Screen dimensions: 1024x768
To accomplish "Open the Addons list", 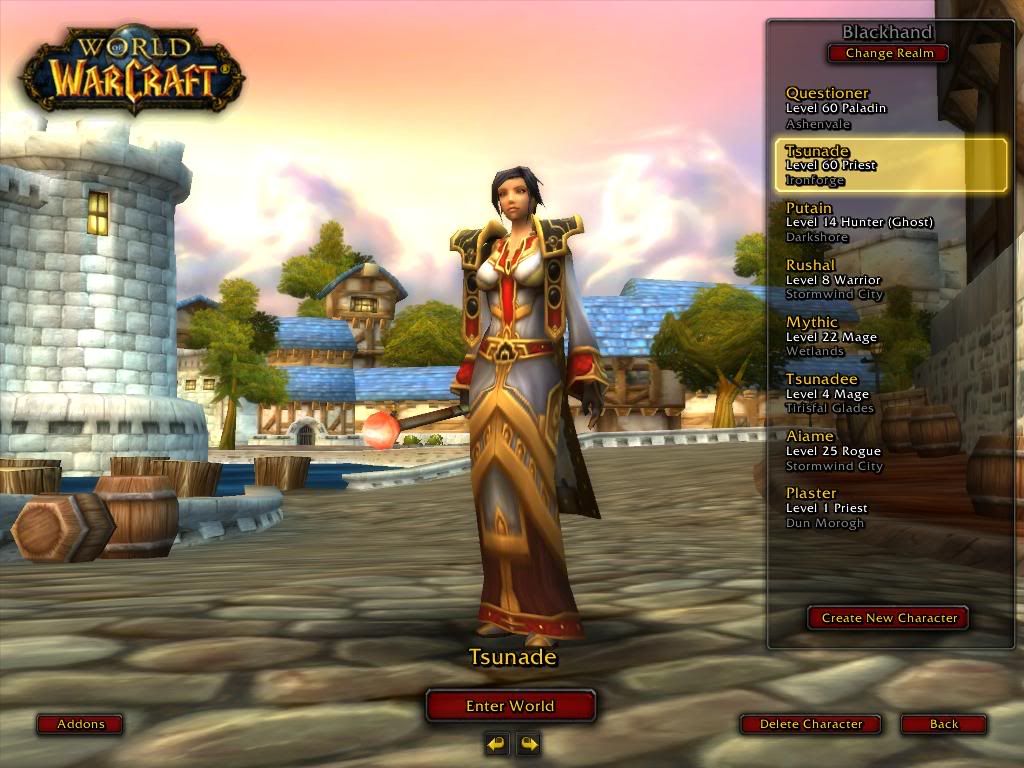I will click(x=80, y=724).
